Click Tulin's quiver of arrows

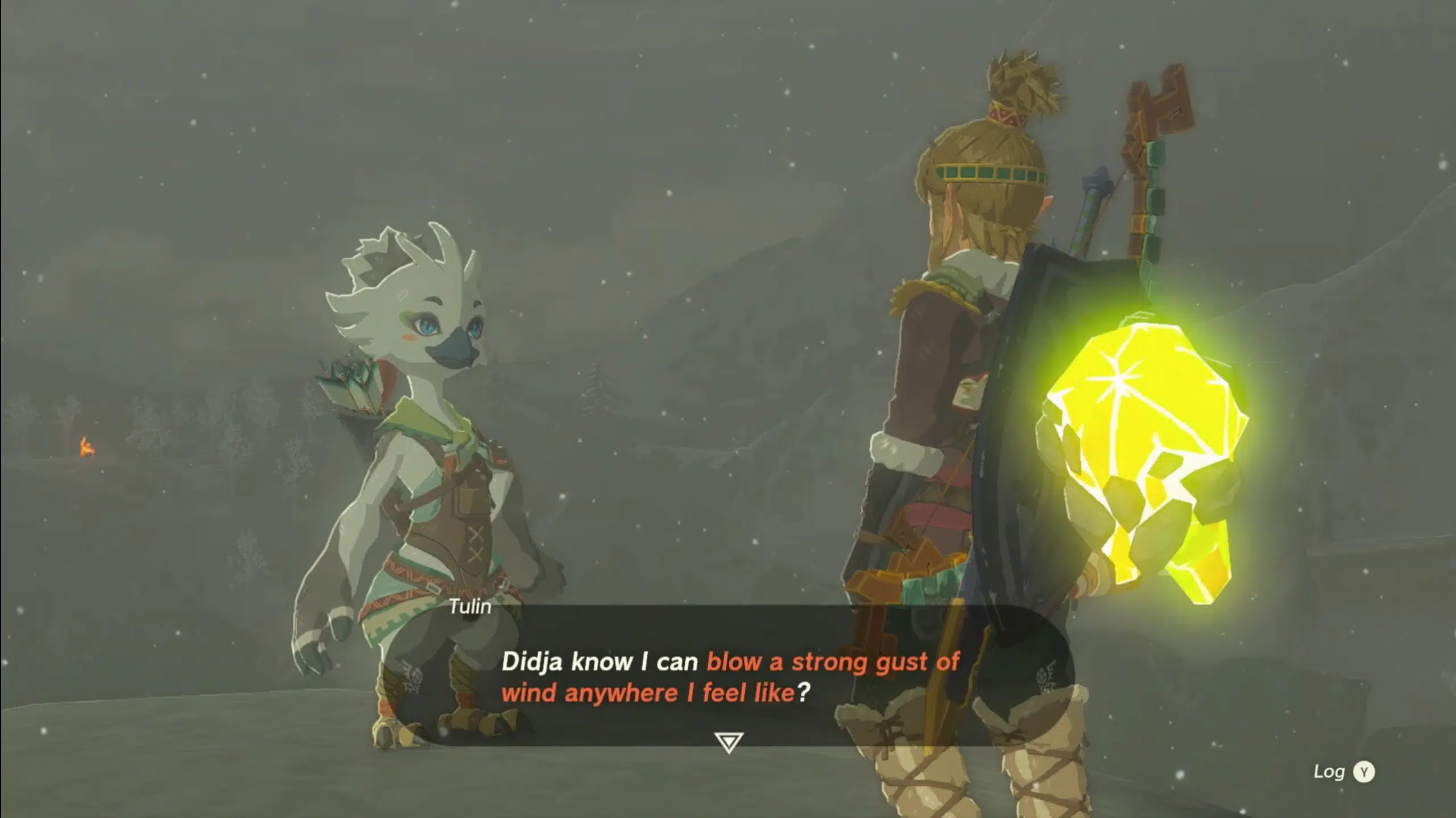click(353, 387)
